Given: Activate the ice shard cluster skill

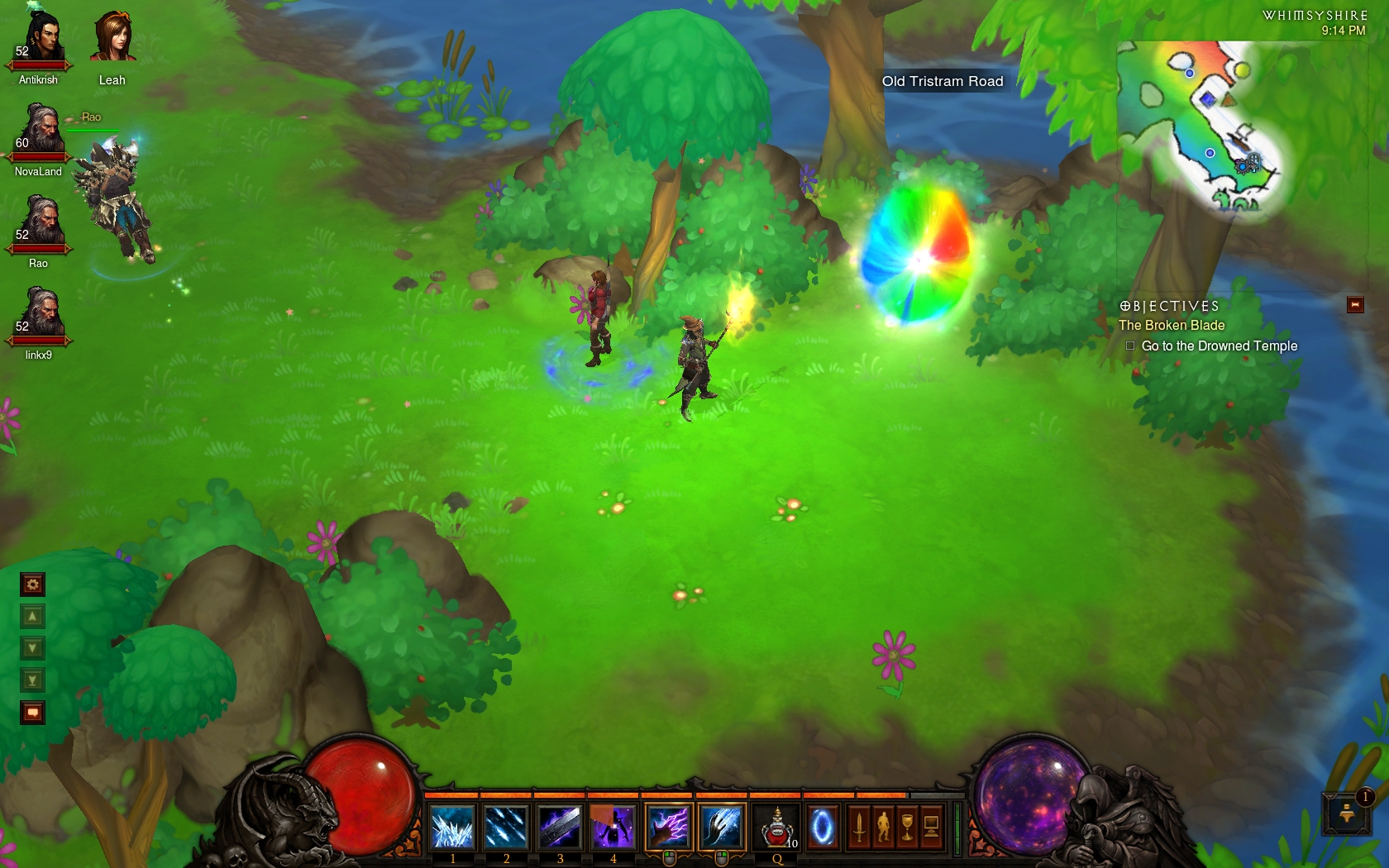Looking at the screenshot, I should (452, 827).
